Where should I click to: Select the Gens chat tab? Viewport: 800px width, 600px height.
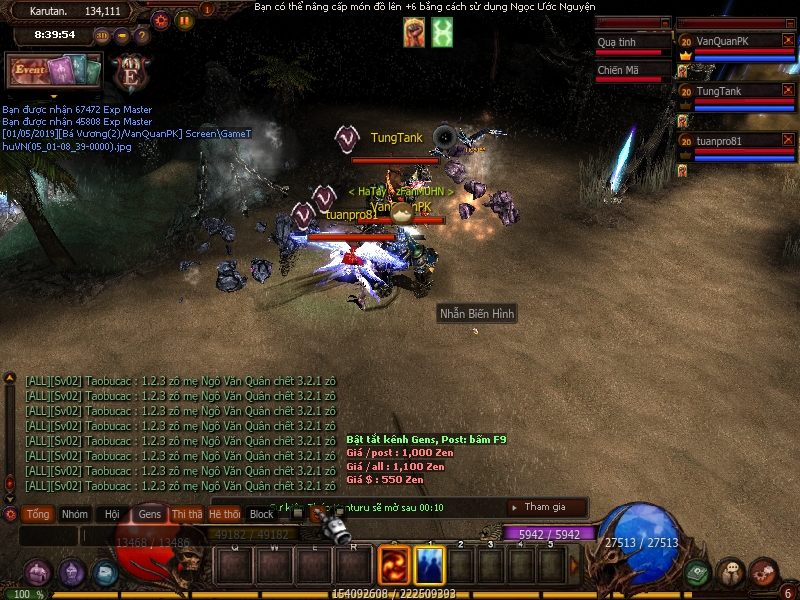[x=150, y=514]
